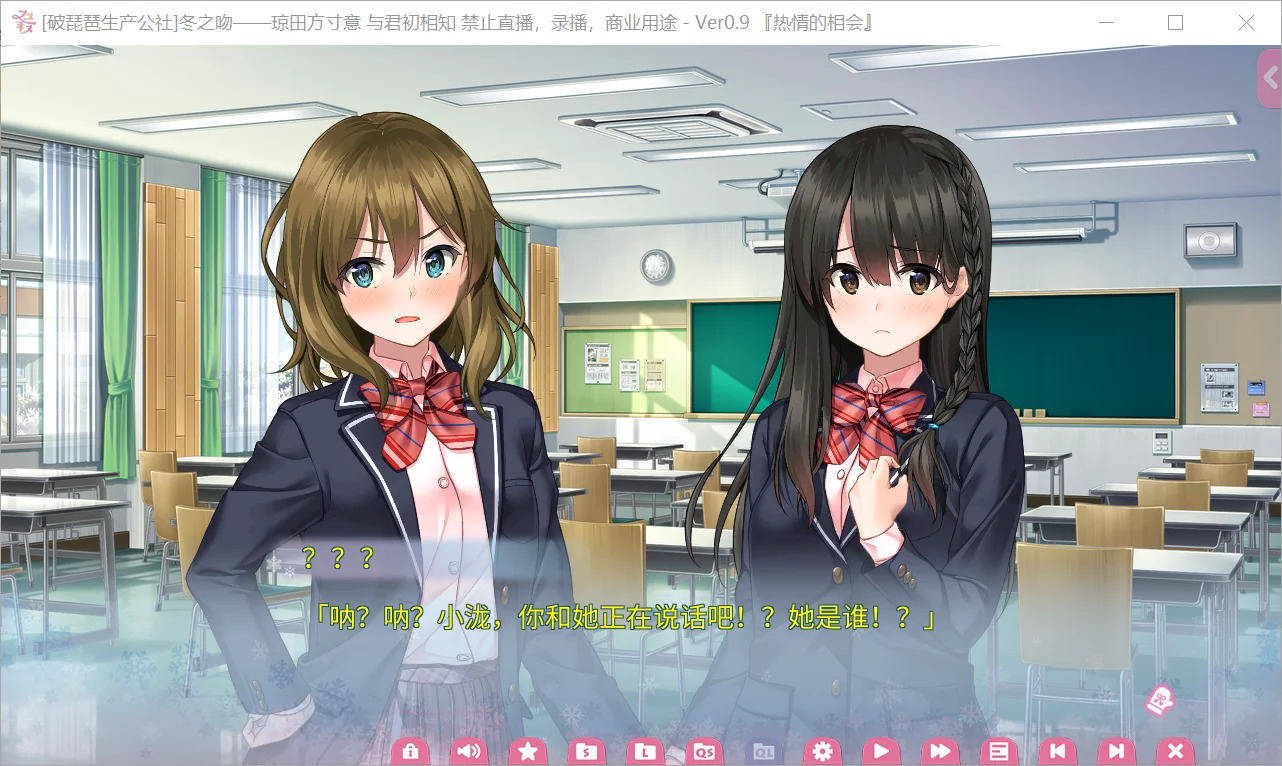
Task: Perform a quick save using the QS icon
Action: pos(704,750)
